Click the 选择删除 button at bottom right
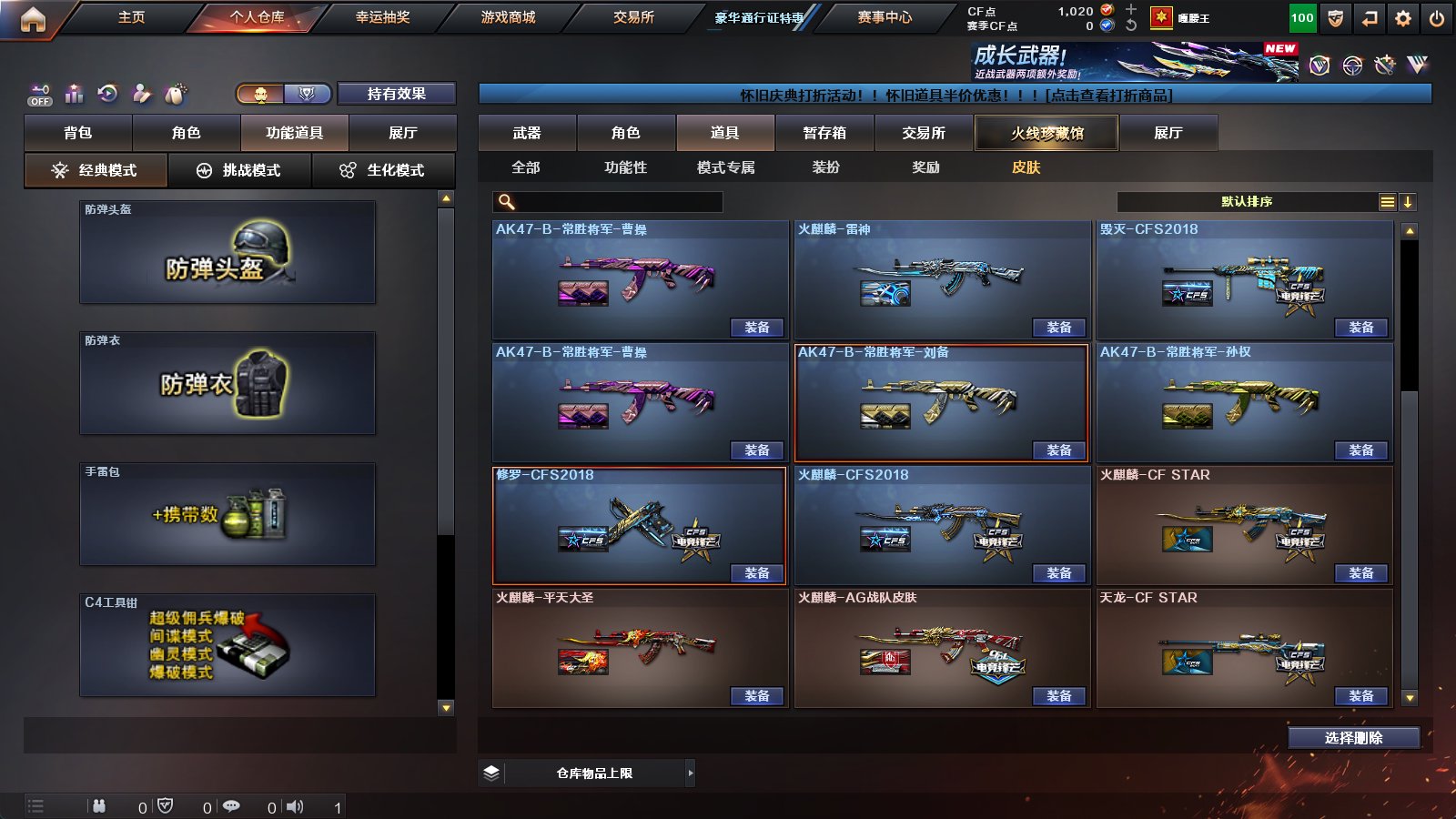The height and width of the screenshot is (819, 1456). pos(1353,738)
